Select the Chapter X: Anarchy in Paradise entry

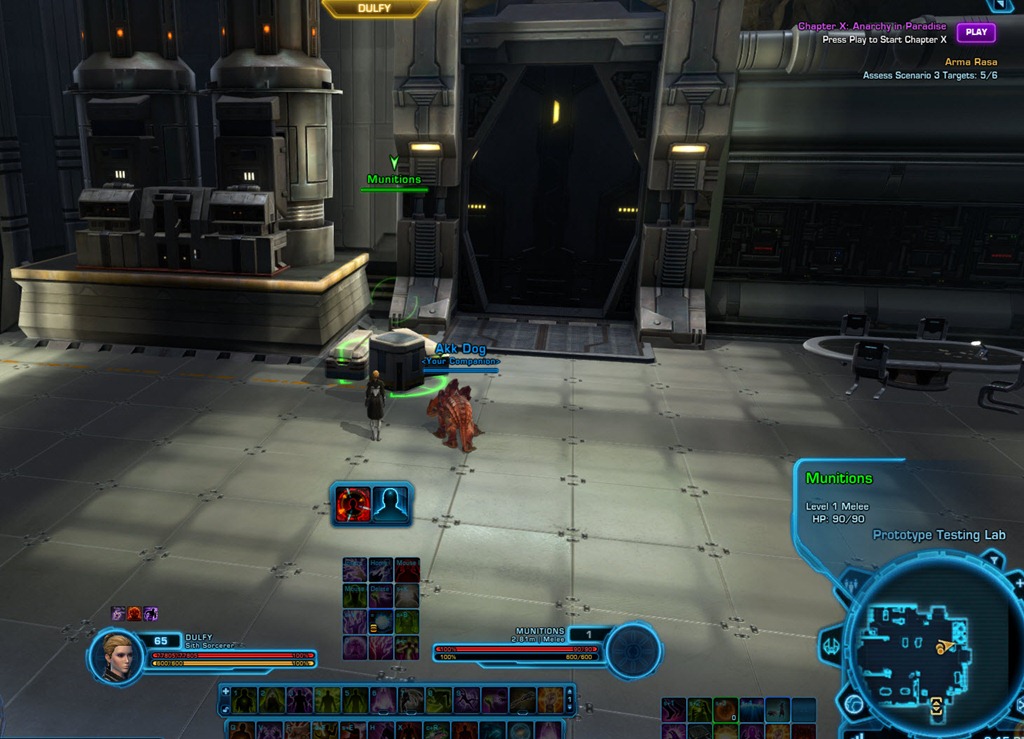coord(872,27)
